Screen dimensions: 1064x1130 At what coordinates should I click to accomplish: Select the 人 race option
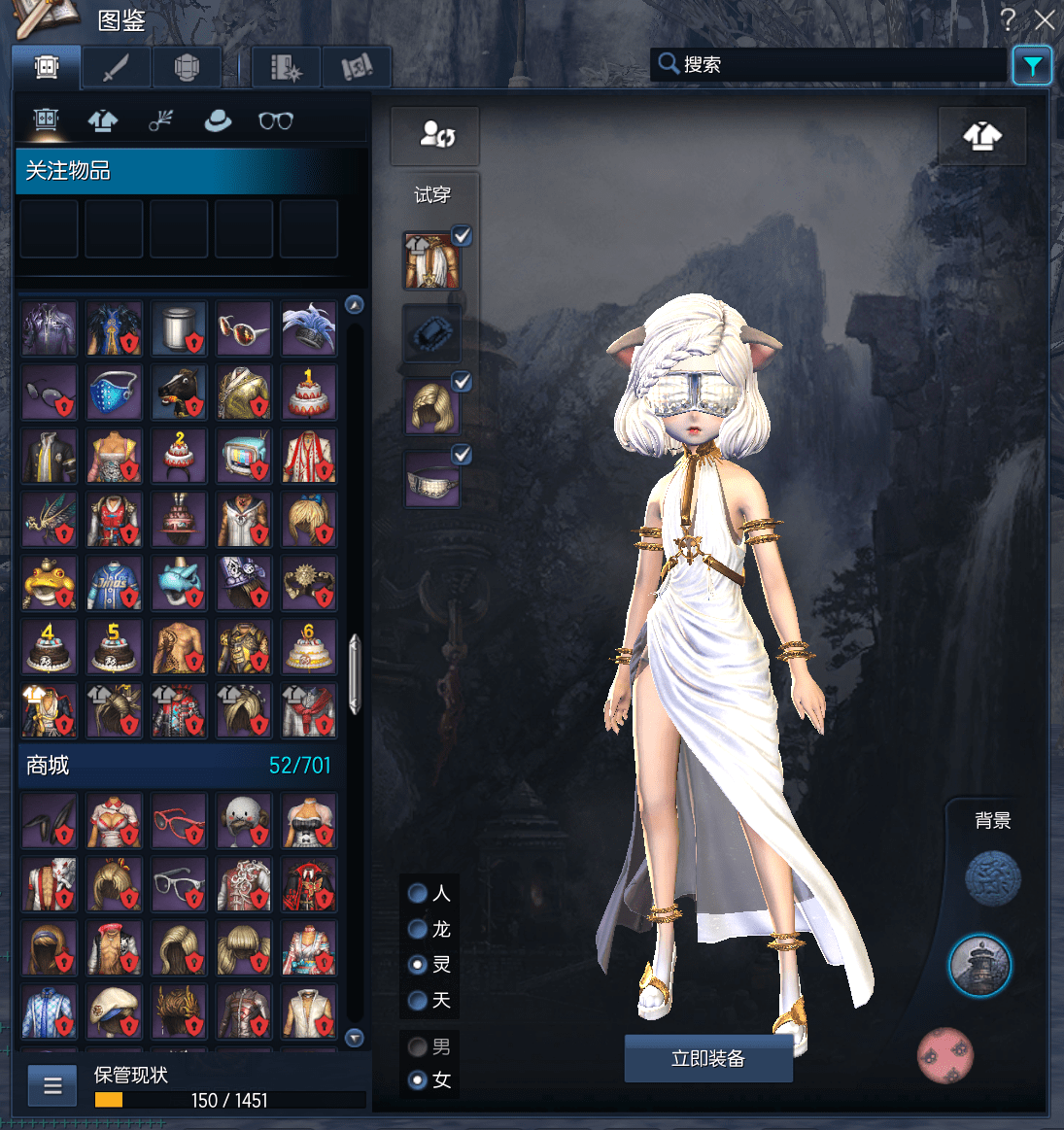(x=418, y=893)
